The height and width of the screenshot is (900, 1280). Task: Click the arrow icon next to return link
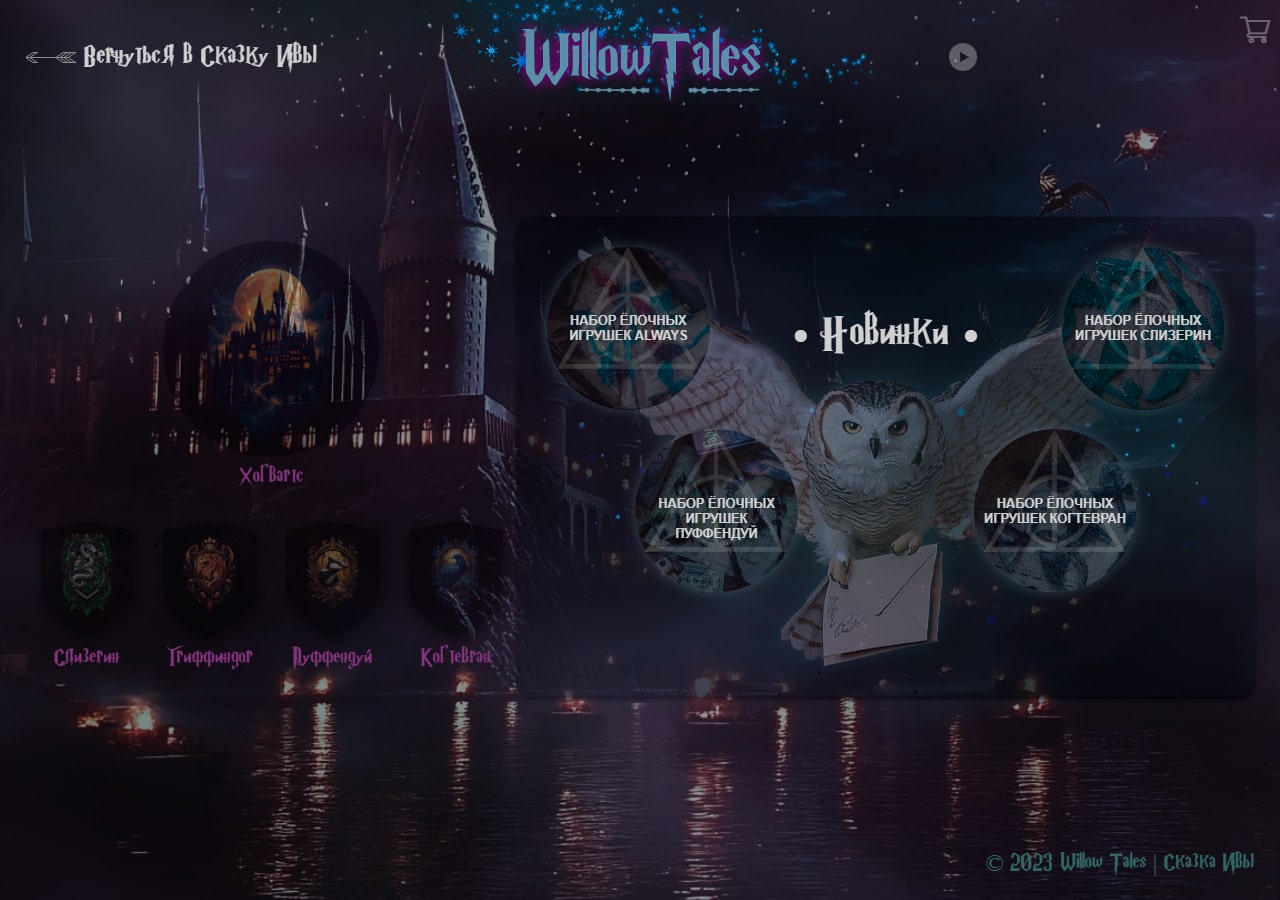click(50, 58)
